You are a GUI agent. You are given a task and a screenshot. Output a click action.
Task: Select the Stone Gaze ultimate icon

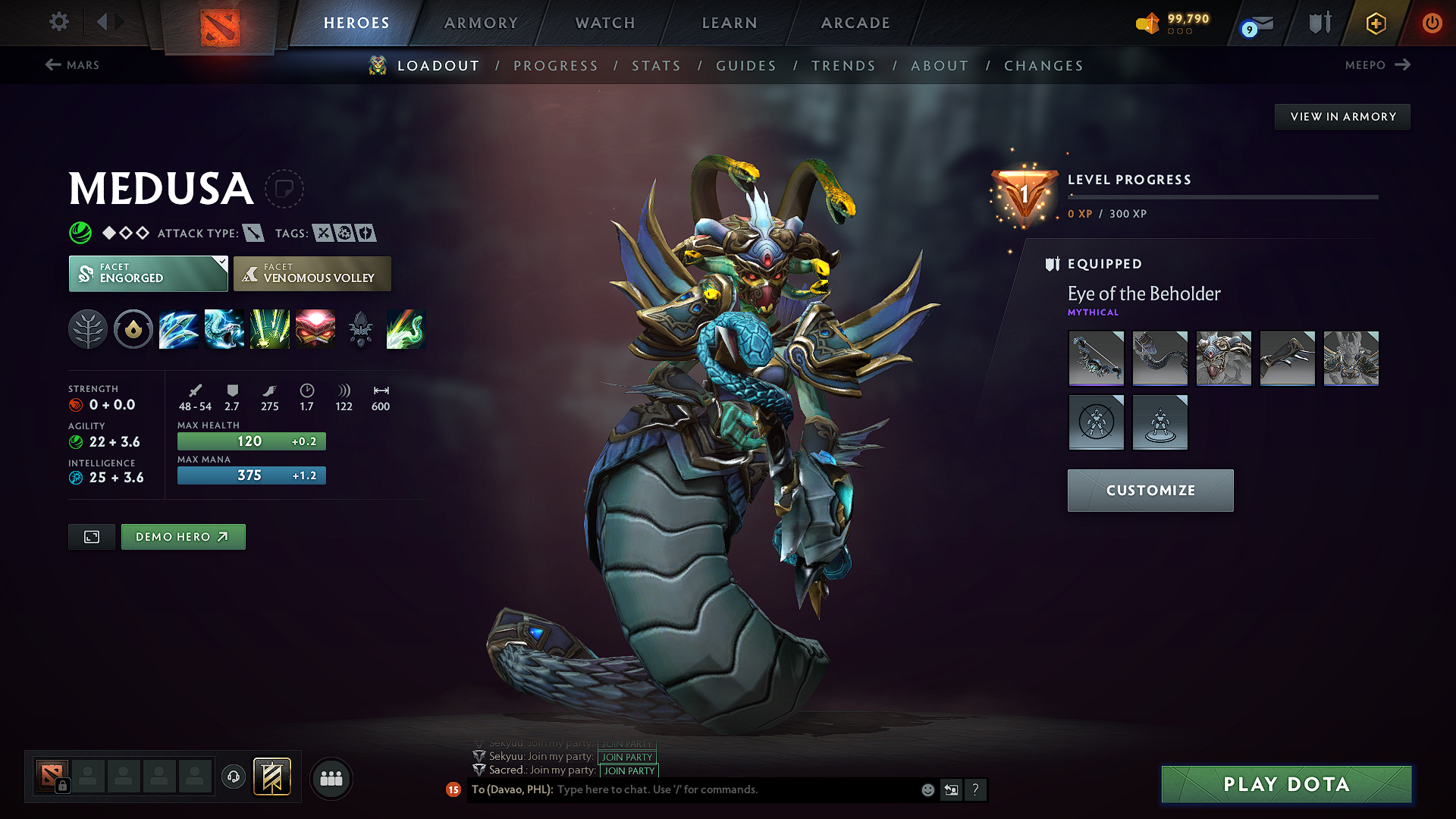(x=315, y=329)
